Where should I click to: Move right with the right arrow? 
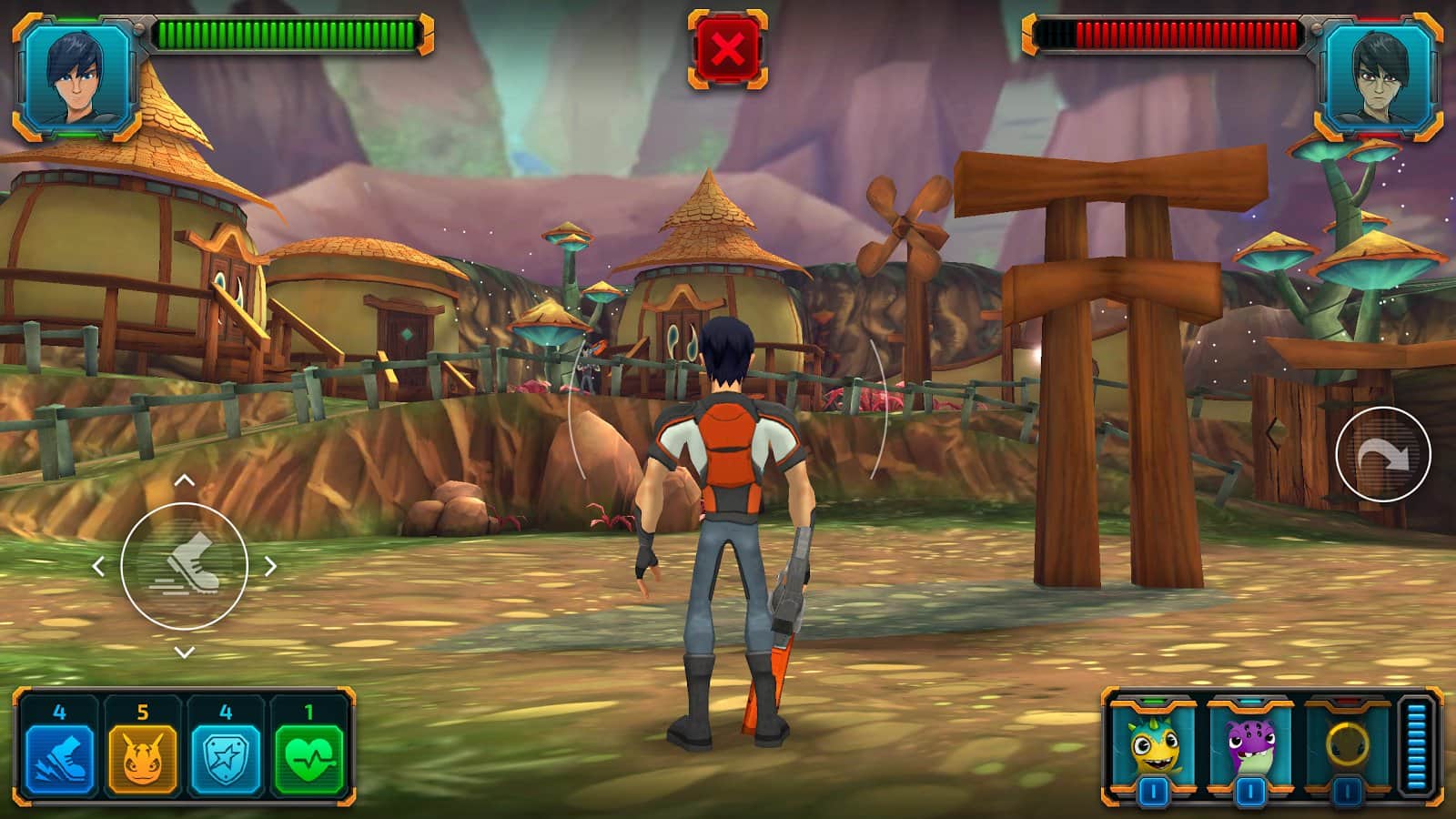tap(270, 567)
